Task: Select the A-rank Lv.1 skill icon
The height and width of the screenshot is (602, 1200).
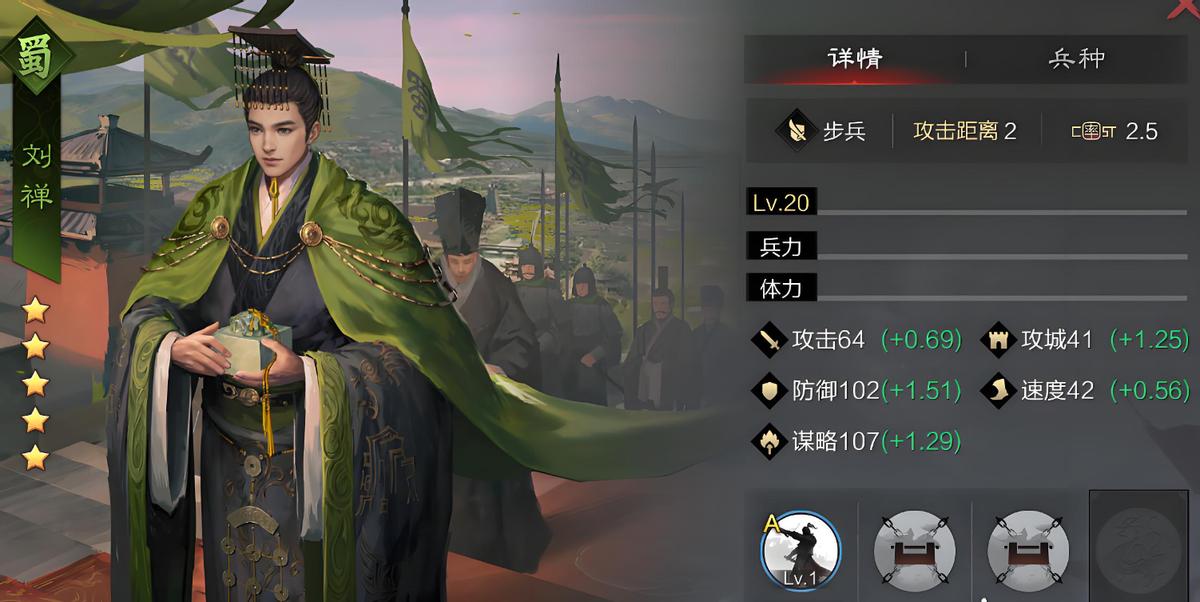Action: click(800, 549)
